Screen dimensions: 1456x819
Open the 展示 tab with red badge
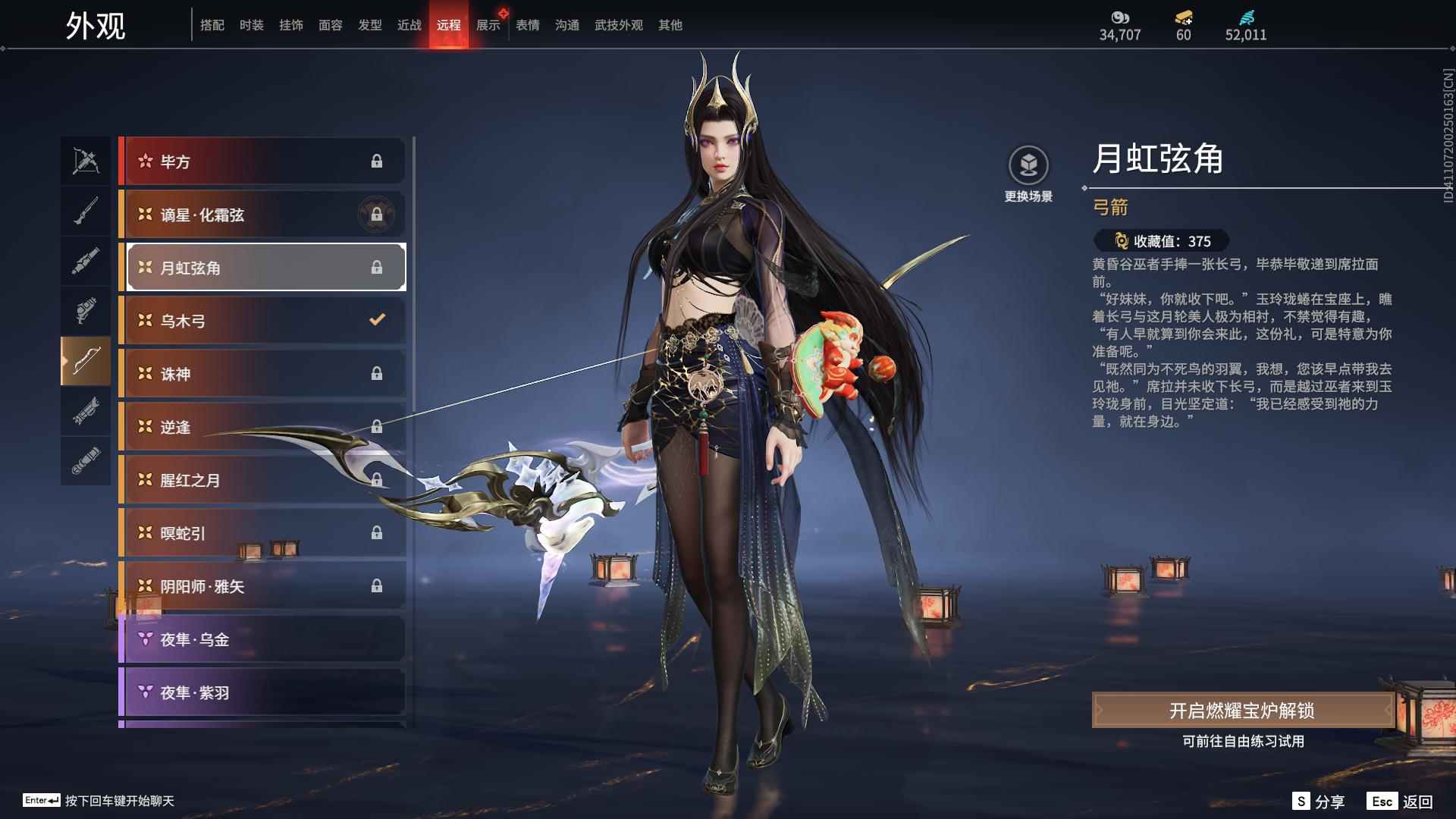[x=488, y=24]
